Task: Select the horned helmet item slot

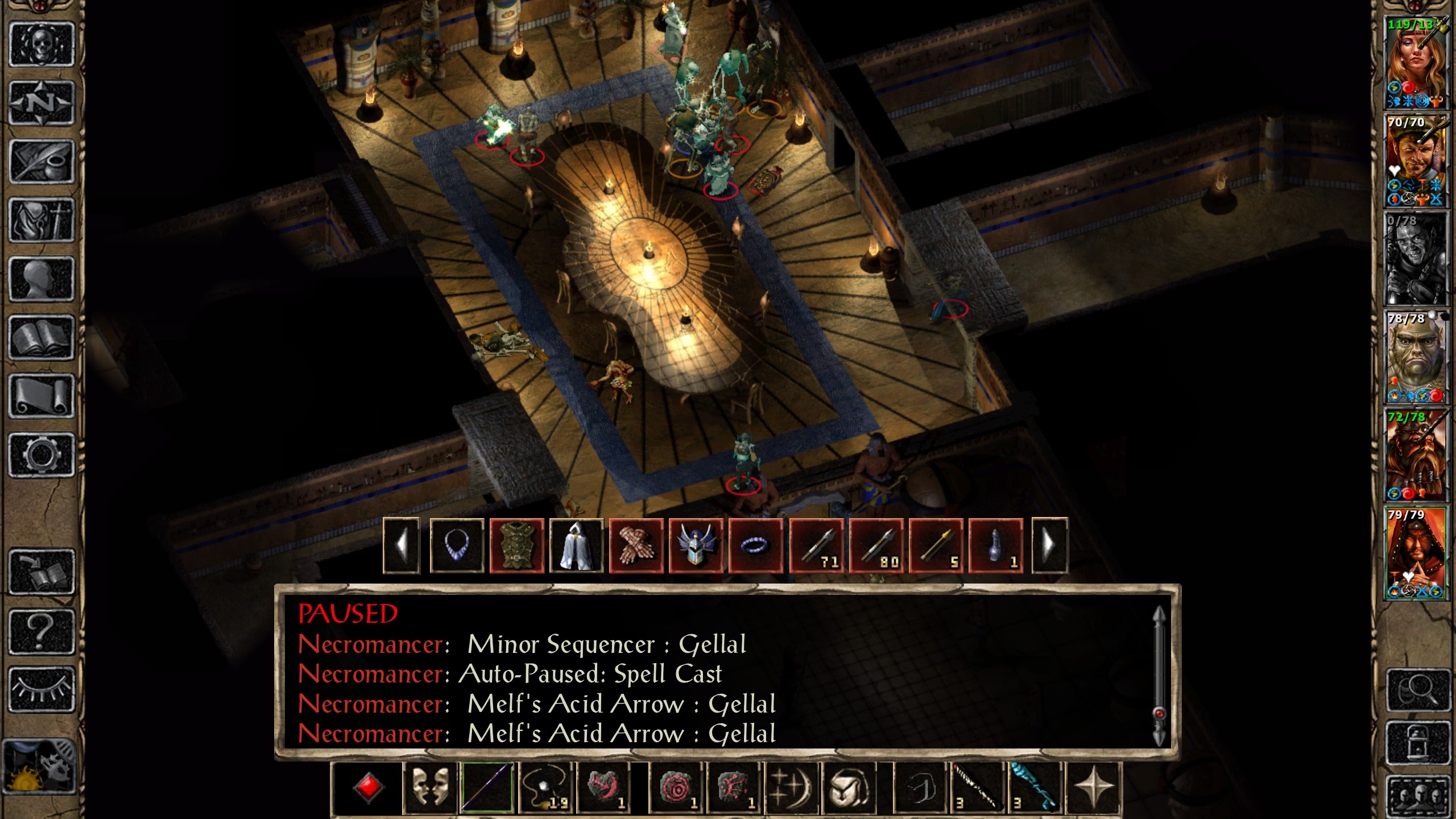Action: (696, 545)
